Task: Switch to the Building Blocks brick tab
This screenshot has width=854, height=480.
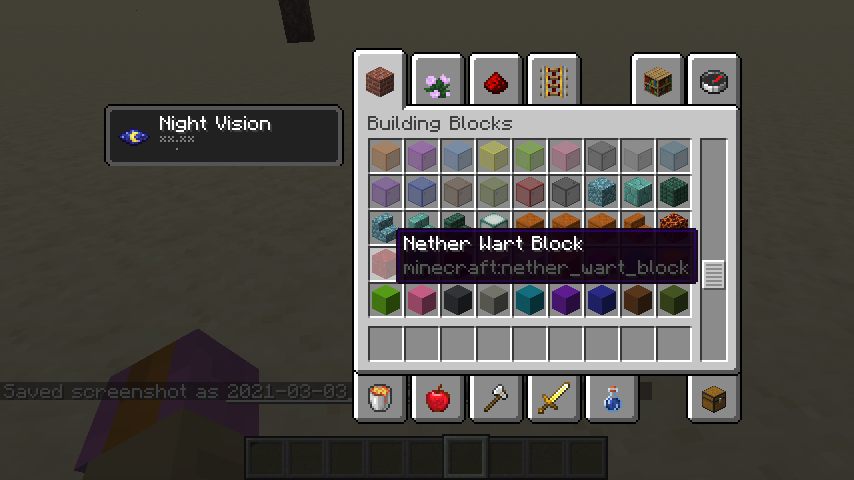Action: pyautogui.click(x=379, y=79)
